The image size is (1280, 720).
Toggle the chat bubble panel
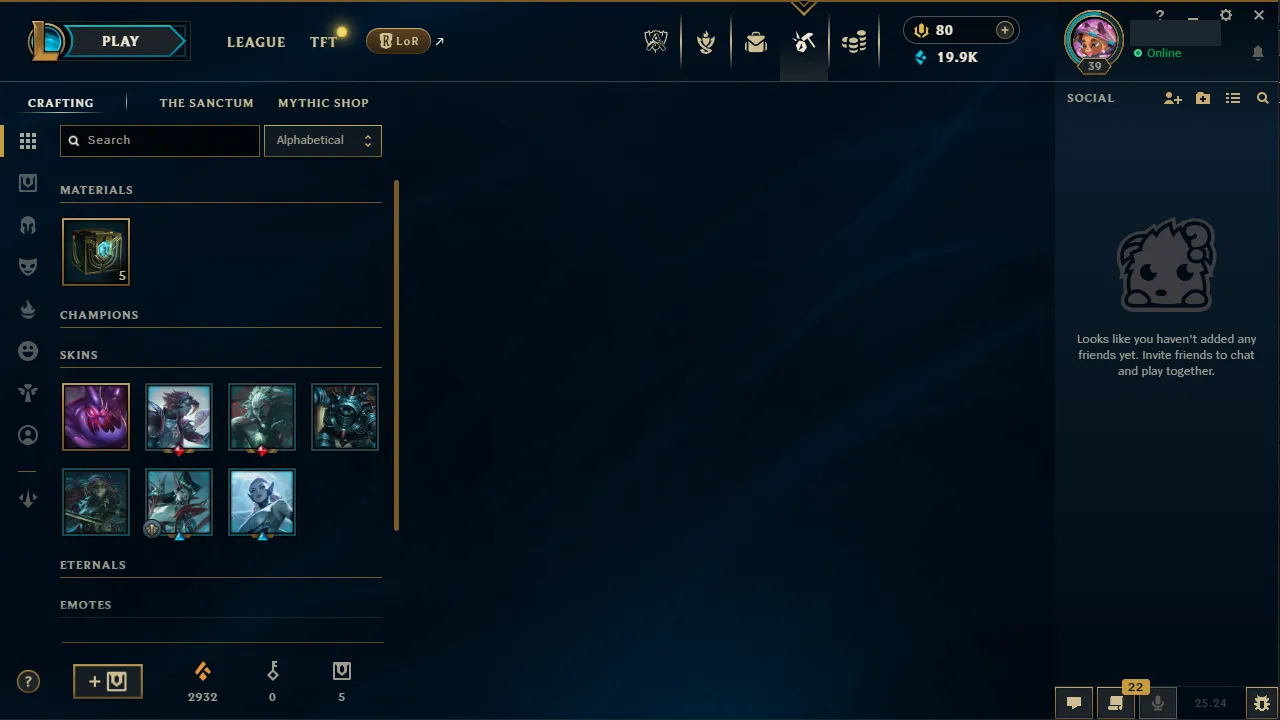coord(1074,703)
